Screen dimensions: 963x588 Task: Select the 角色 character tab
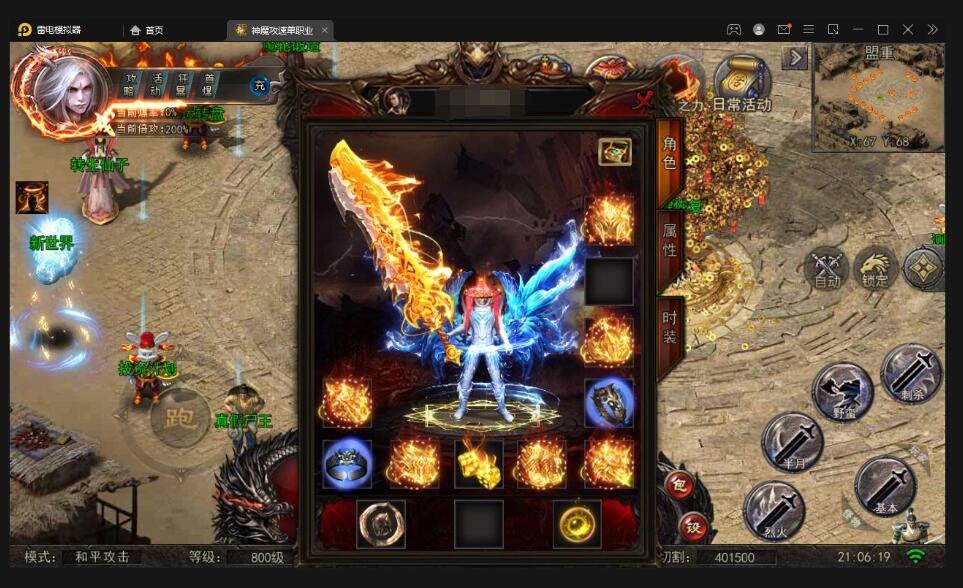coord(670,153)
